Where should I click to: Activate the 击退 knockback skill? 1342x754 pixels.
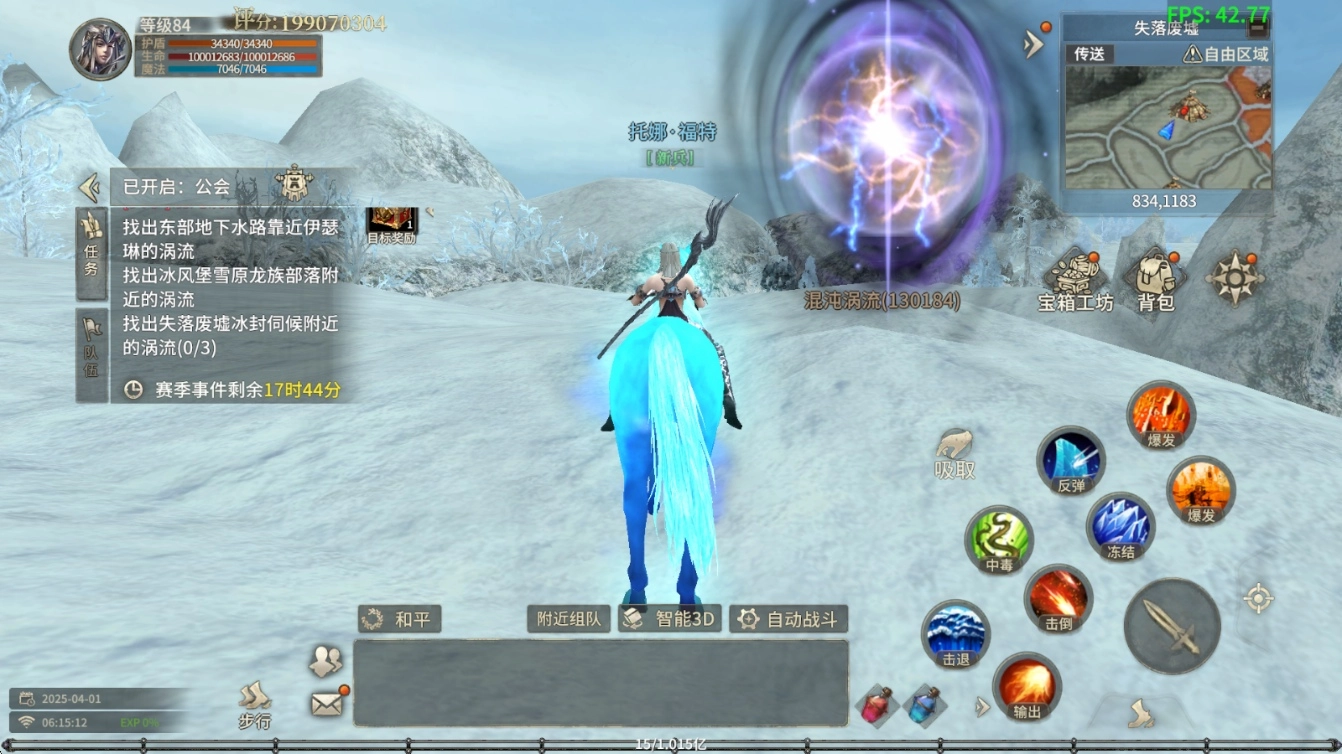tap(956, 634)
